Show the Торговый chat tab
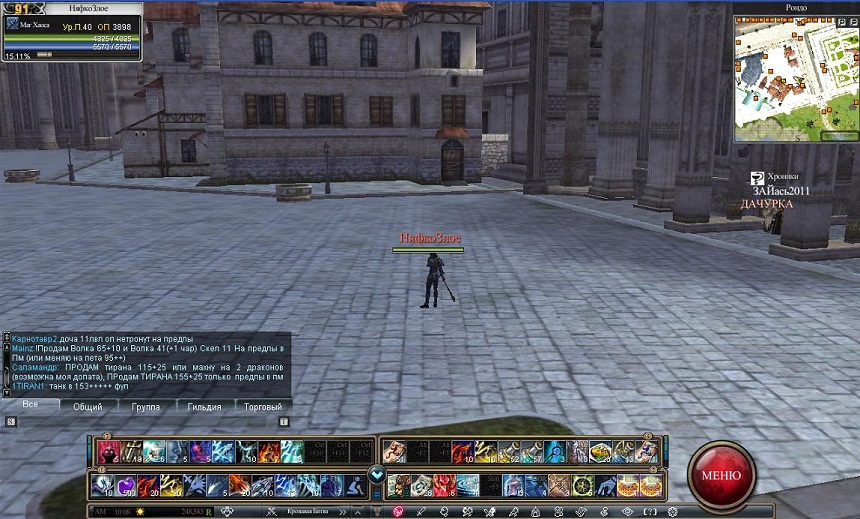The height and width of the screenshot is (519, 860). (263, 407)
